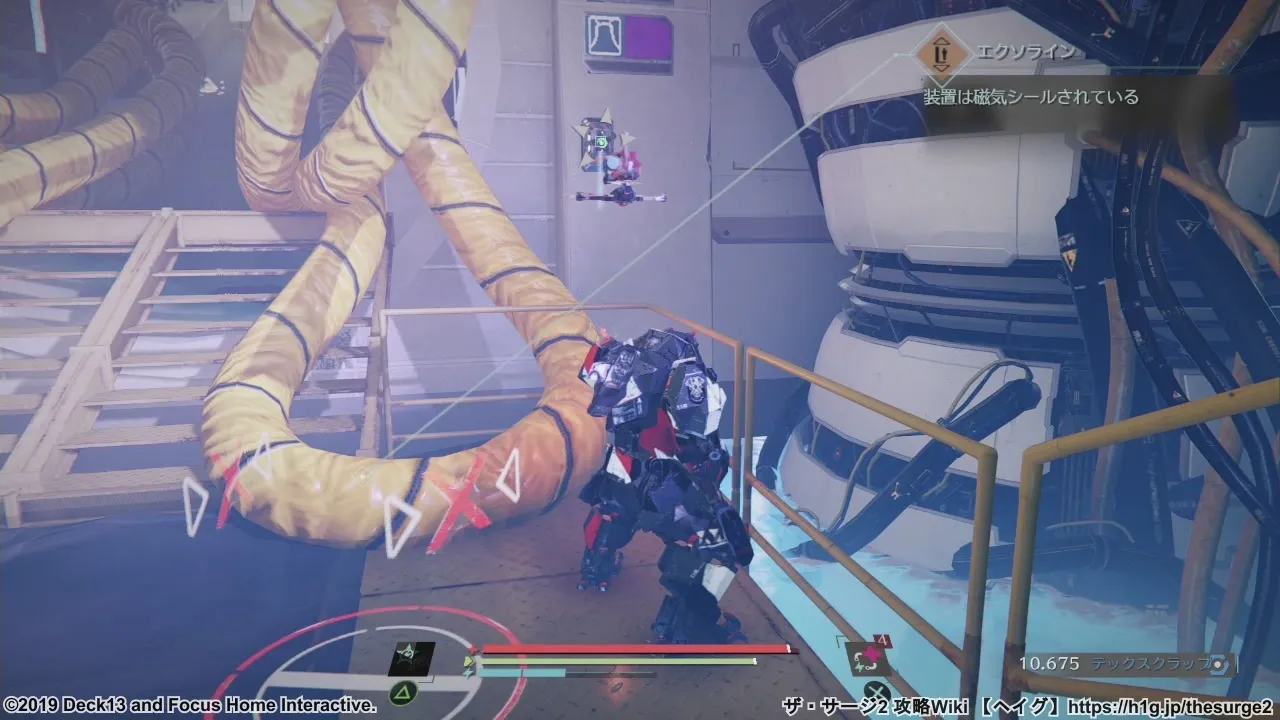This screenshot has height=720, width=1280.
Task: Activate the drone module icon
Action: (411, 658)
